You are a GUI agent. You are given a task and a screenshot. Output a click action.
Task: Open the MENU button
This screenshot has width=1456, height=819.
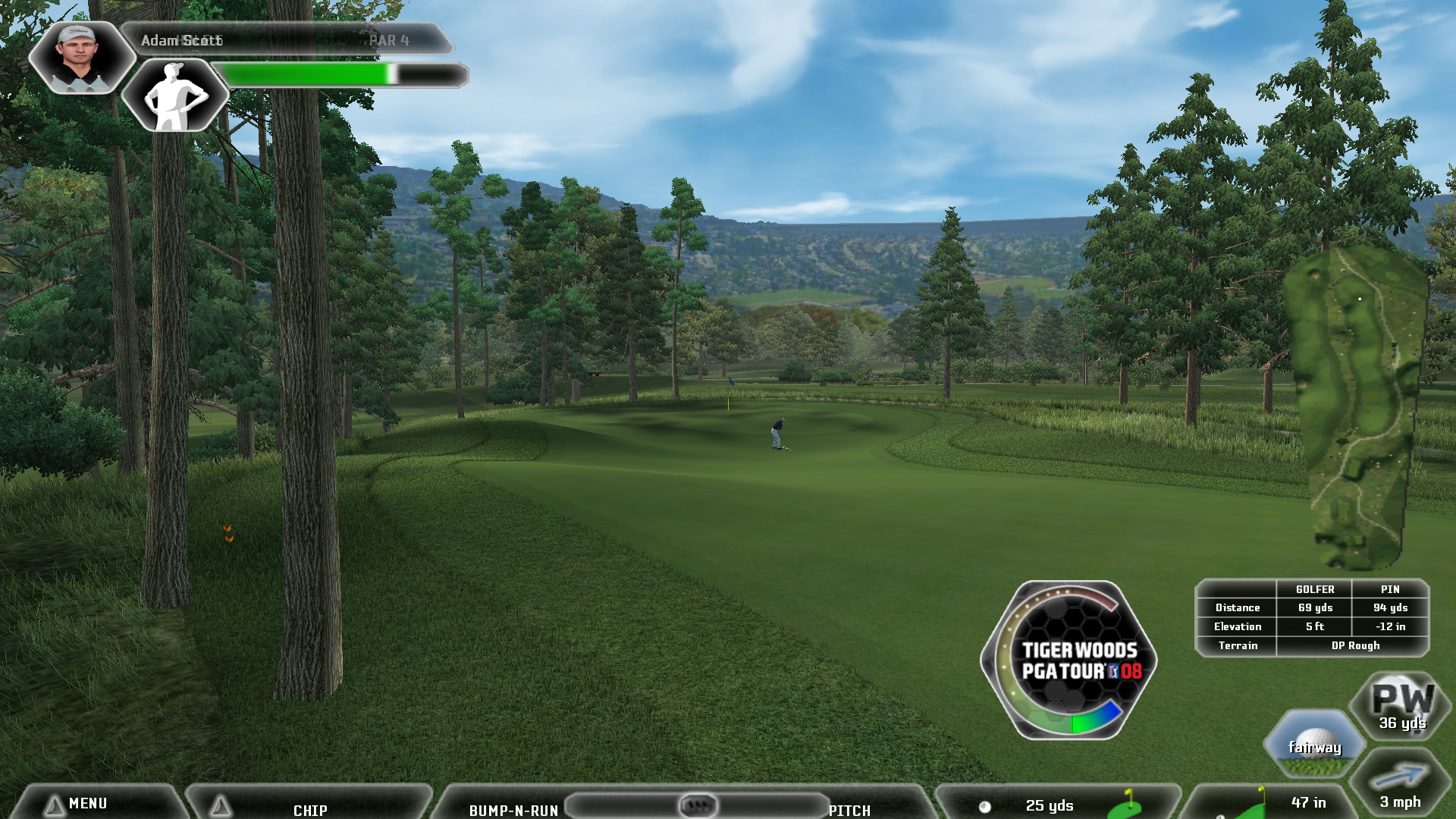pos(87,804)
